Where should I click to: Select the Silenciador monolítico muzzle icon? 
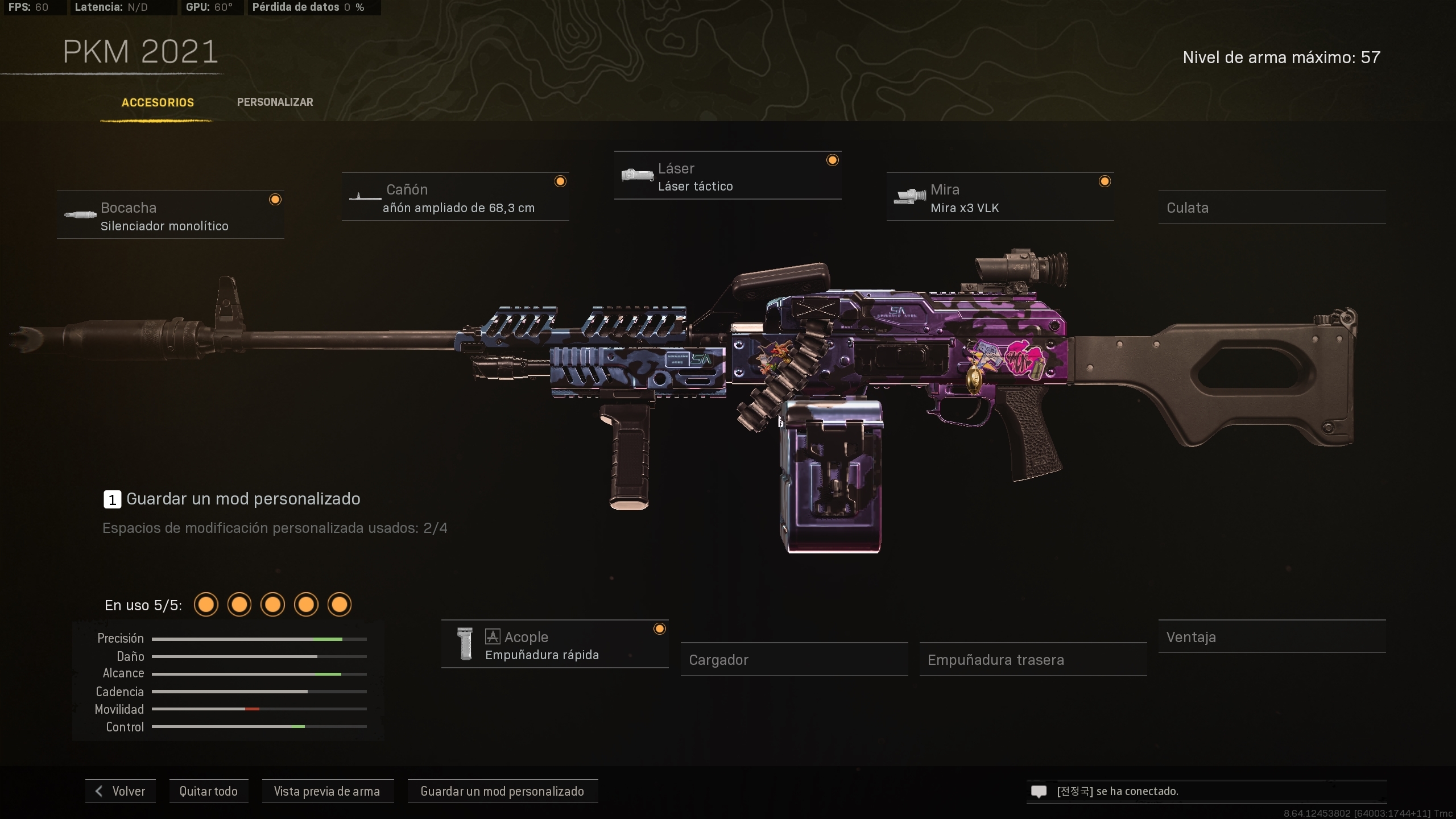pos(81,216)
